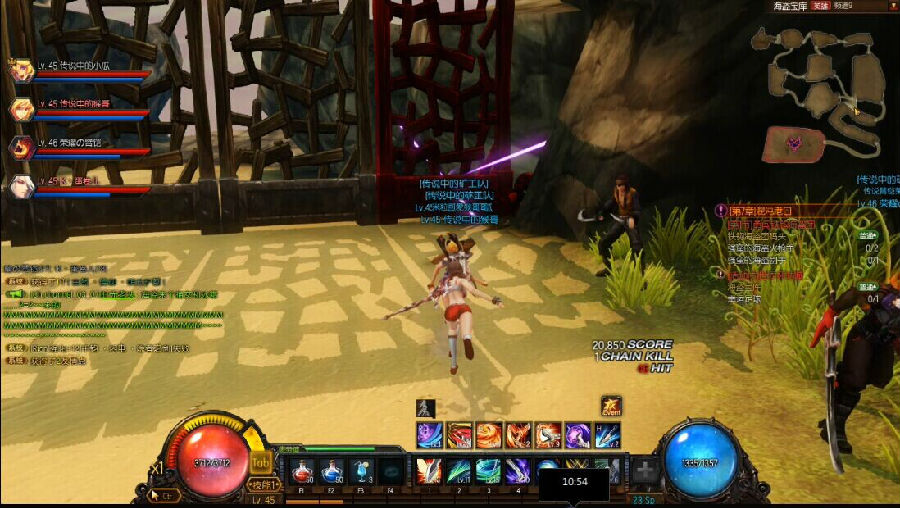
Task: Click the 英雄 difficulty tag above minimap
Action: tap(819, 6)
